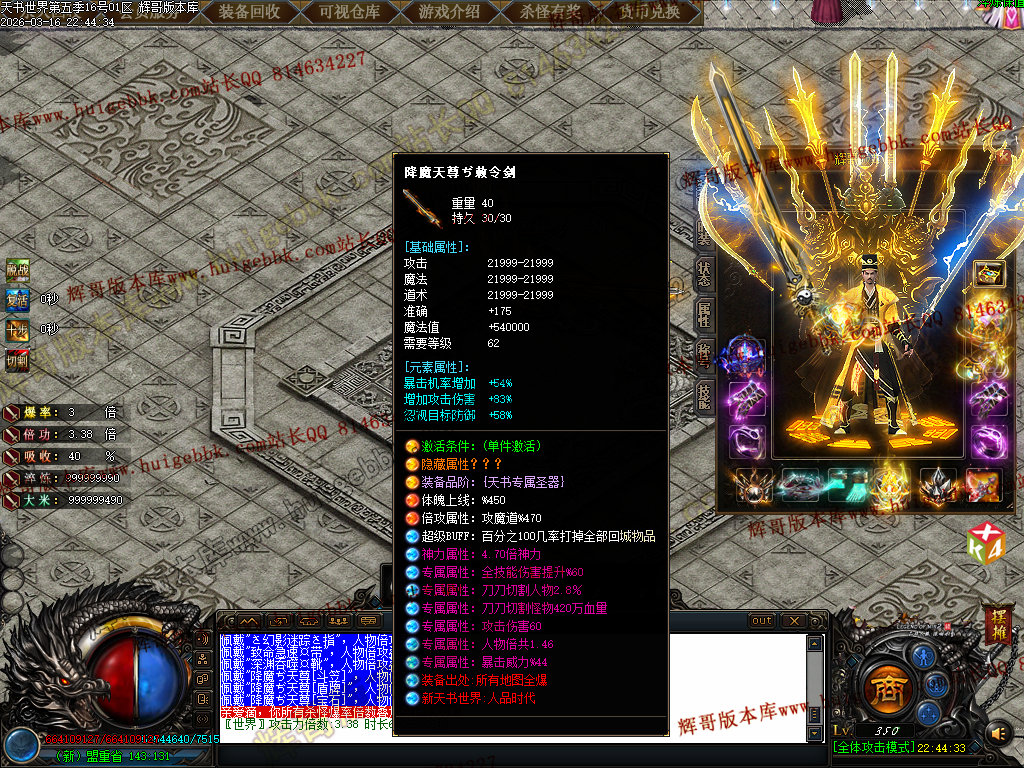Switch to the 属性 attributes tab
The image size is (1024, 768).
coord(704,314)
